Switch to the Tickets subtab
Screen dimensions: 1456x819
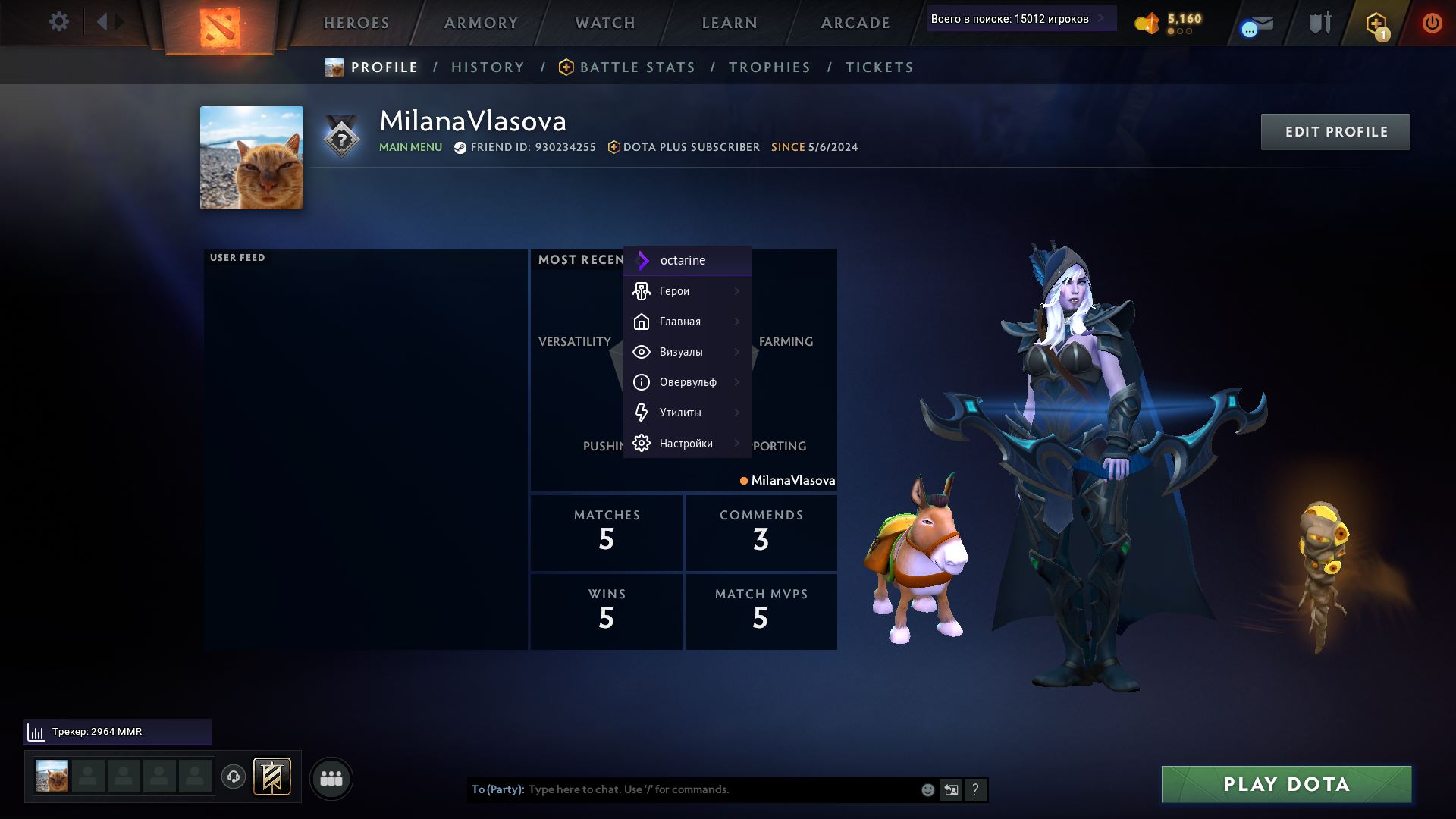point(879,67)
